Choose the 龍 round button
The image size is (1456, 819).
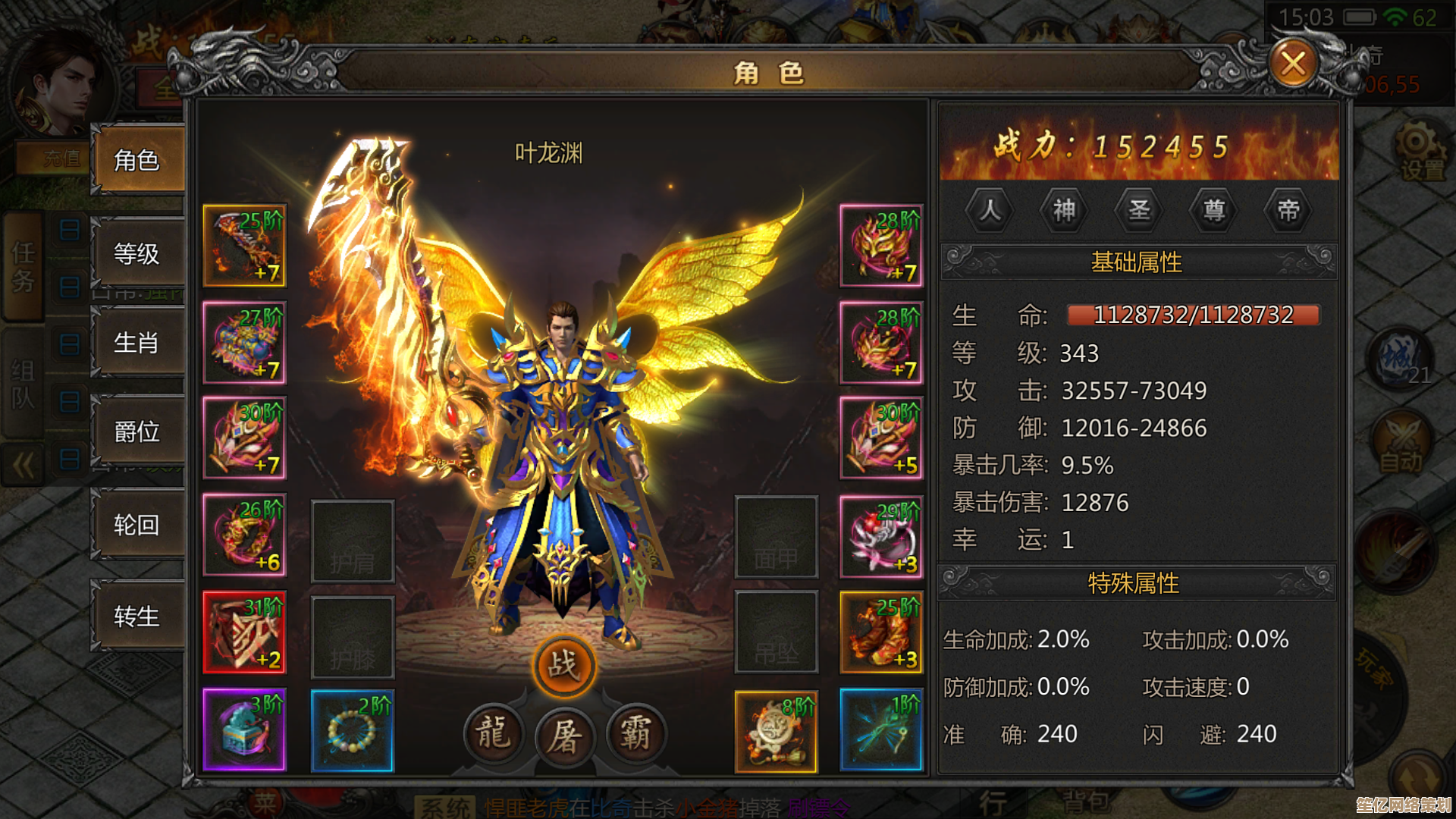click(x=494, y=733)
